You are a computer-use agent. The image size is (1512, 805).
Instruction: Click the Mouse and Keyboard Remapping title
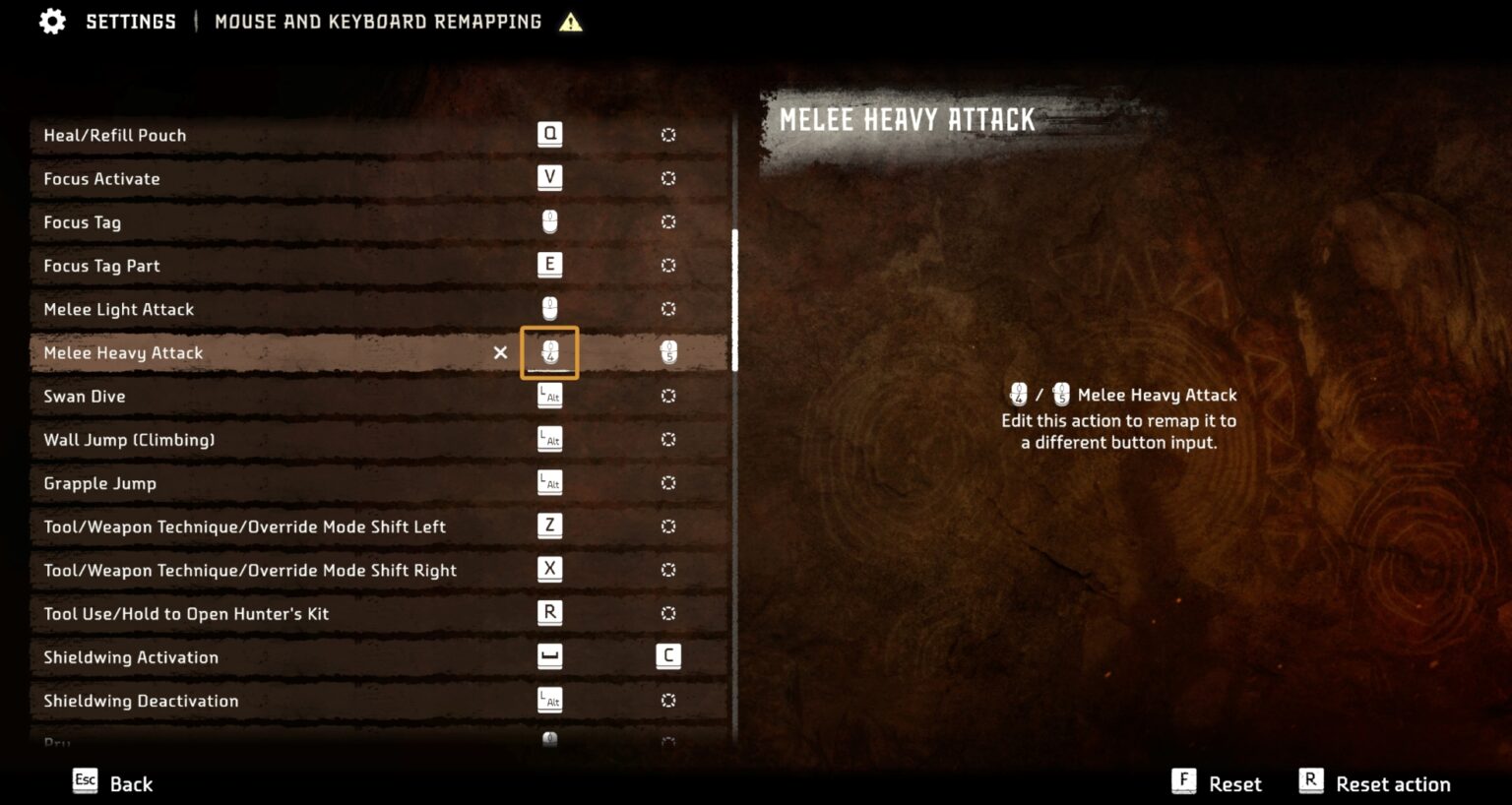[x=376, y=21]
